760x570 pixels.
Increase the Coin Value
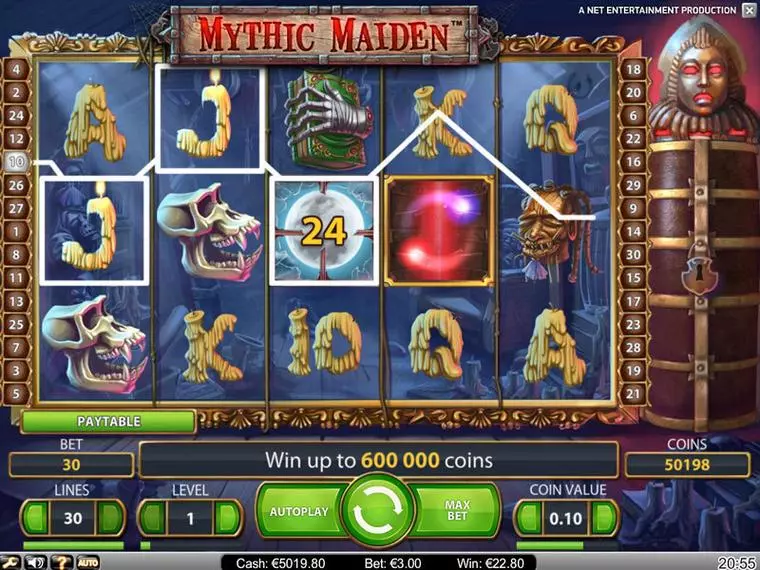[x=605, y=518]
